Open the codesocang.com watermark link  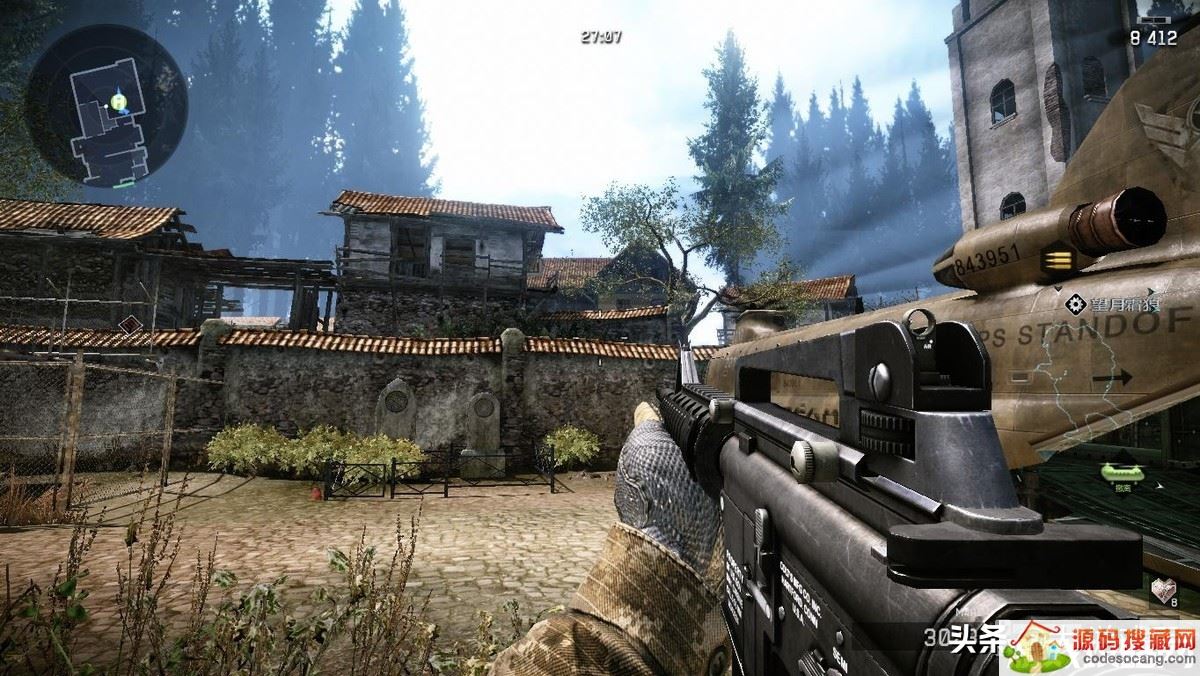(1100, 647)
